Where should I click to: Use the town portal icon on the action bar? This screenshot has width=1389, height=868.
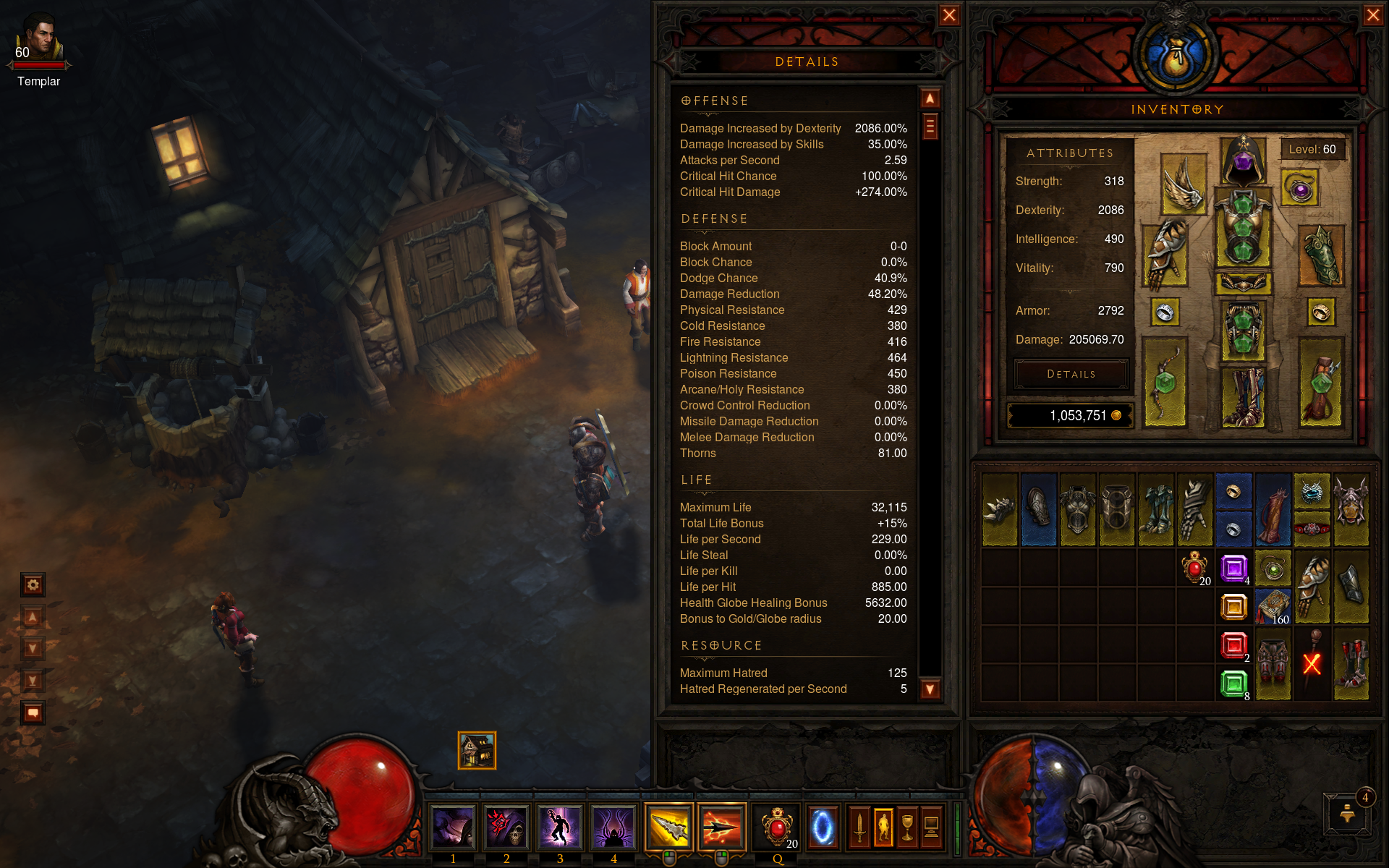[x=823, y=827]
